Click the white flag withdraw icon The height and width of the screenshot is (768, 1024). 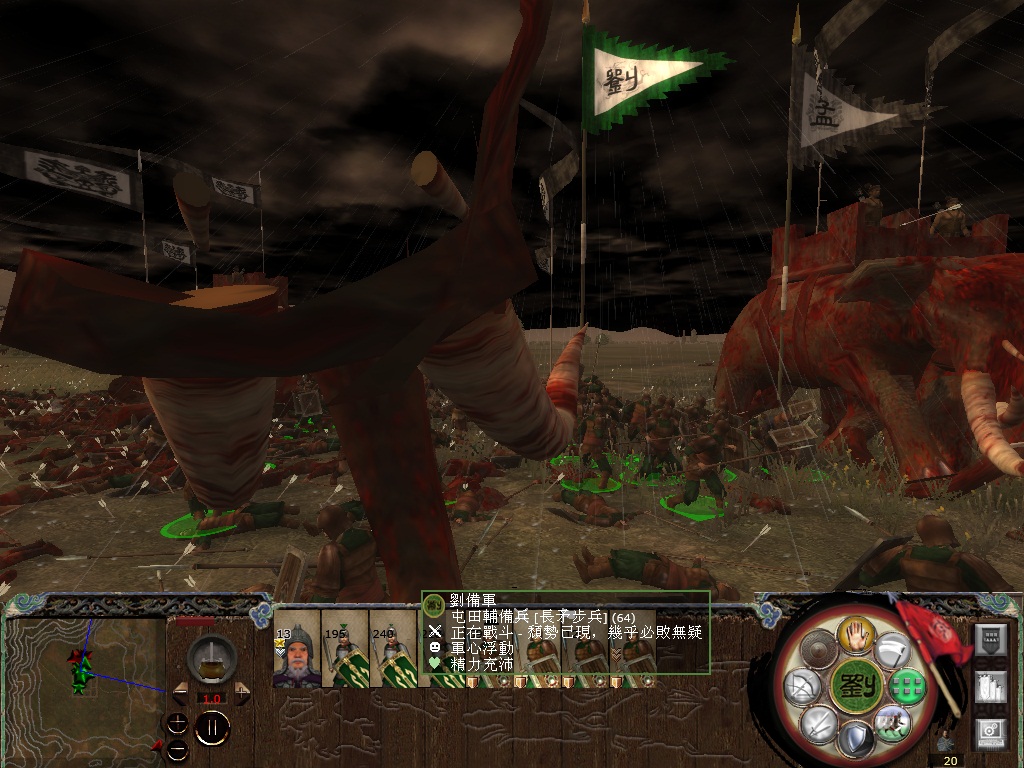click(x=891, y=651)
